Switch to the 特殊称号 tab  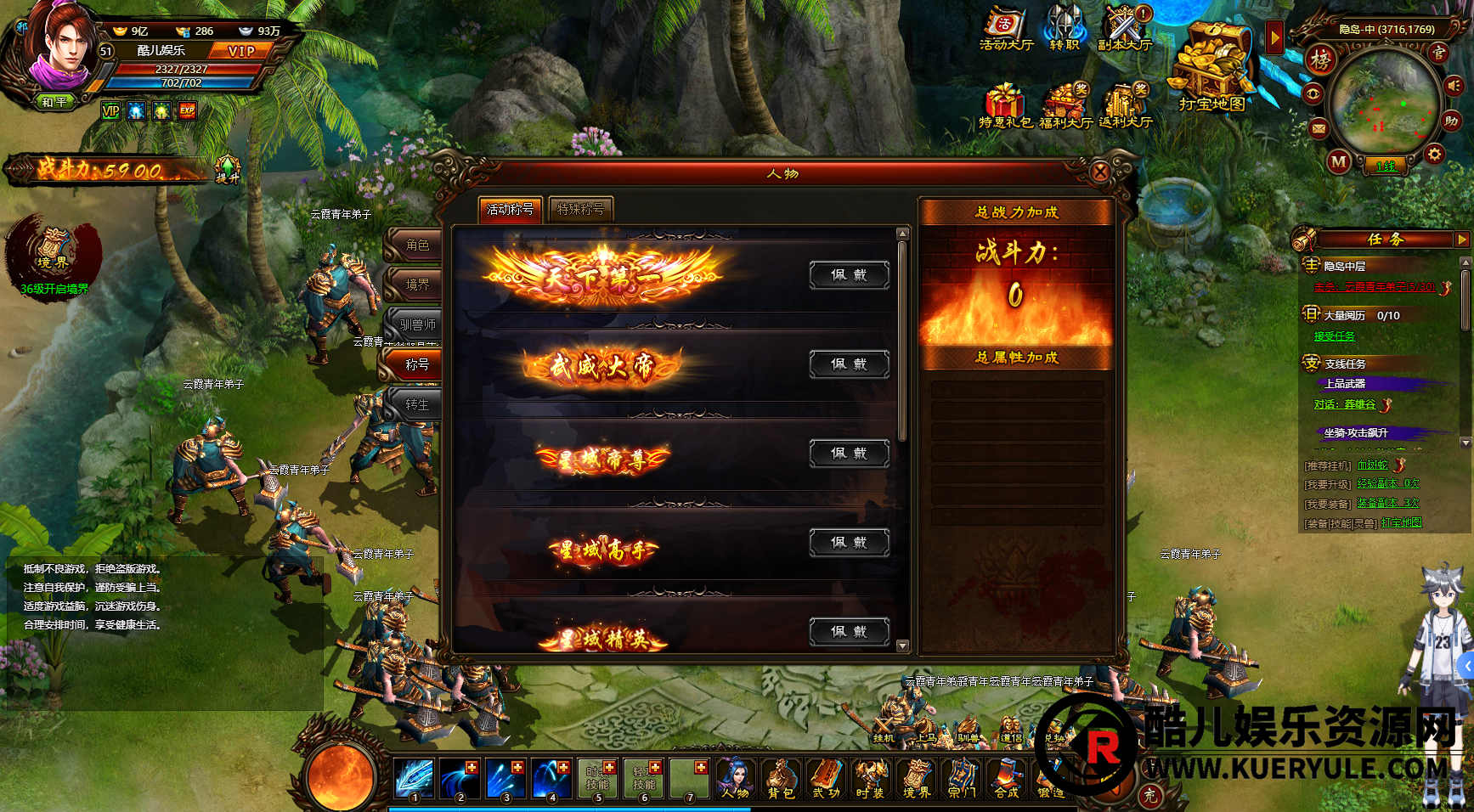point(580,209)
